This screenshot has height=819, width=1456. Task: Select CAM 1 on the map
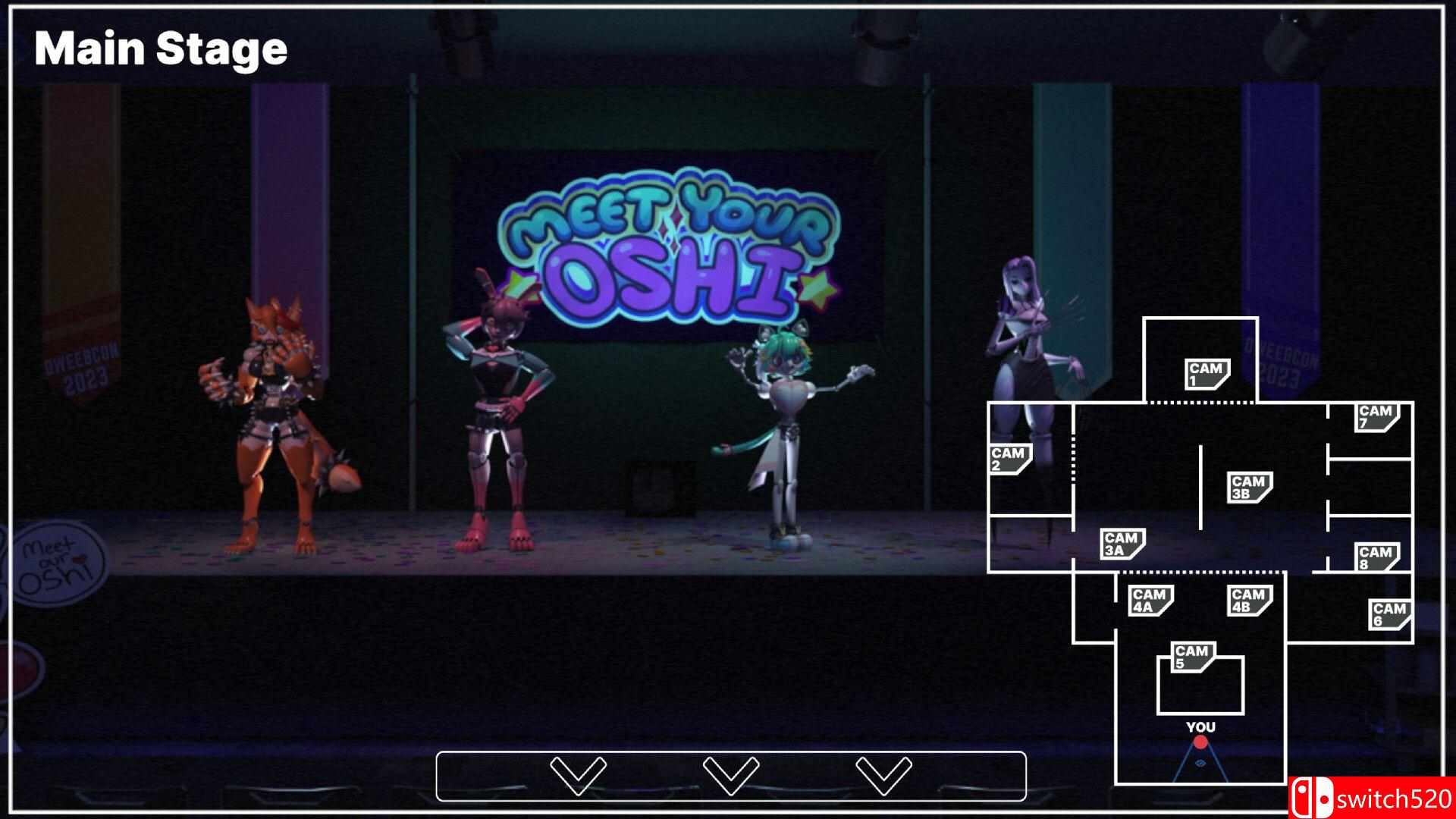(x=1207, y=374)
